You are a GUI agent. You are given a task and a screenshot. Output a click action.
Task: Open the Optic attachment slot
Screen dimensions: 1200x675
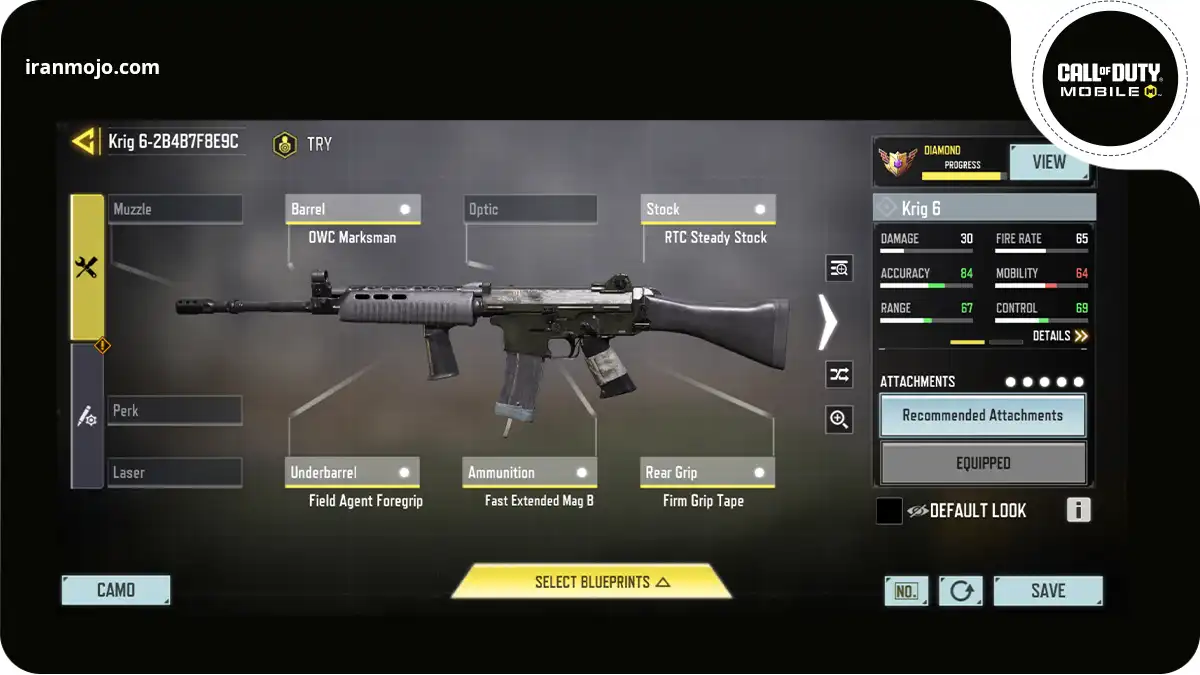(x=530, y=209)
